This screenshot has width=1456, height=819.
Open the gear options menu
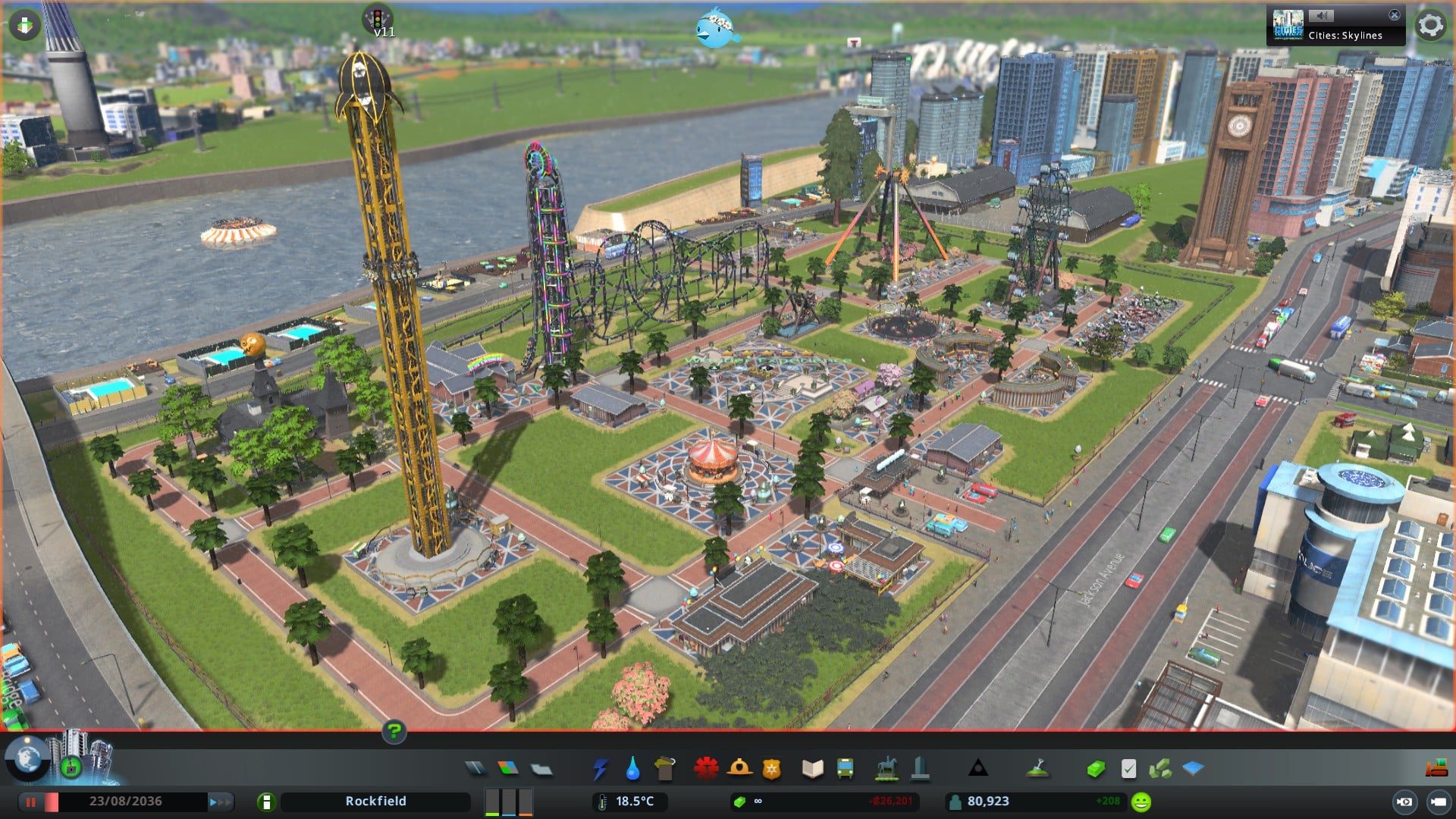coord(1430,26)
